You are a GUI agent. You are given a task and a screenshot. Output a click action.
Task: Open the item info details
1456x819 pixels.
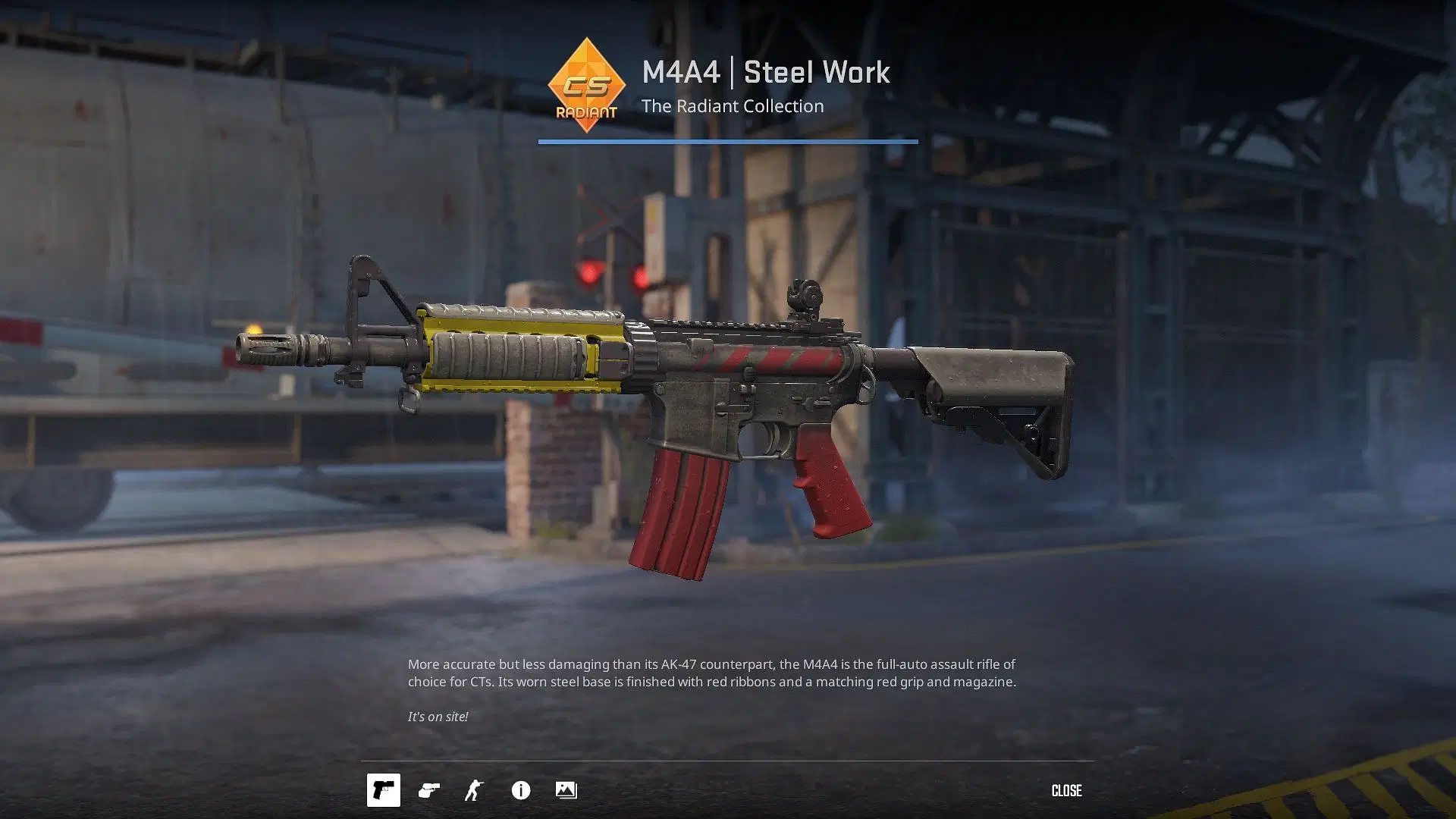coord(520,790)
